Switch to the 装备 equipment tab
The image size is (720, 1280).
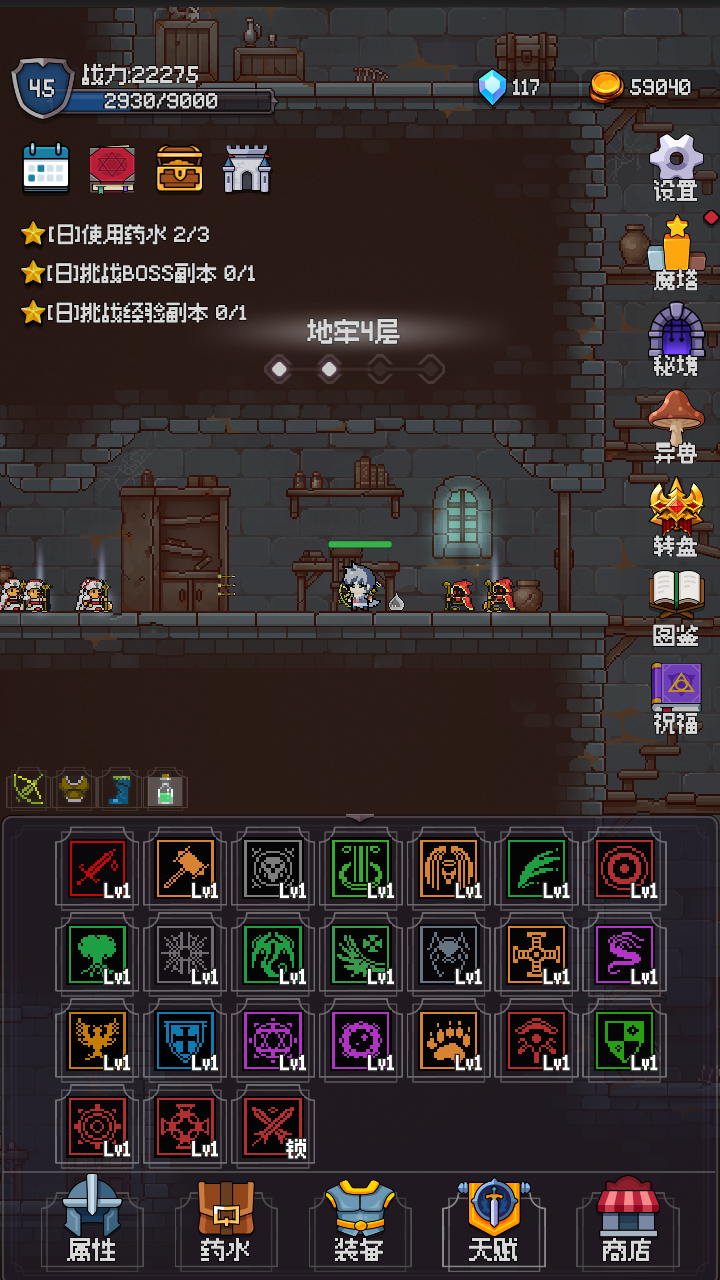359,1220
